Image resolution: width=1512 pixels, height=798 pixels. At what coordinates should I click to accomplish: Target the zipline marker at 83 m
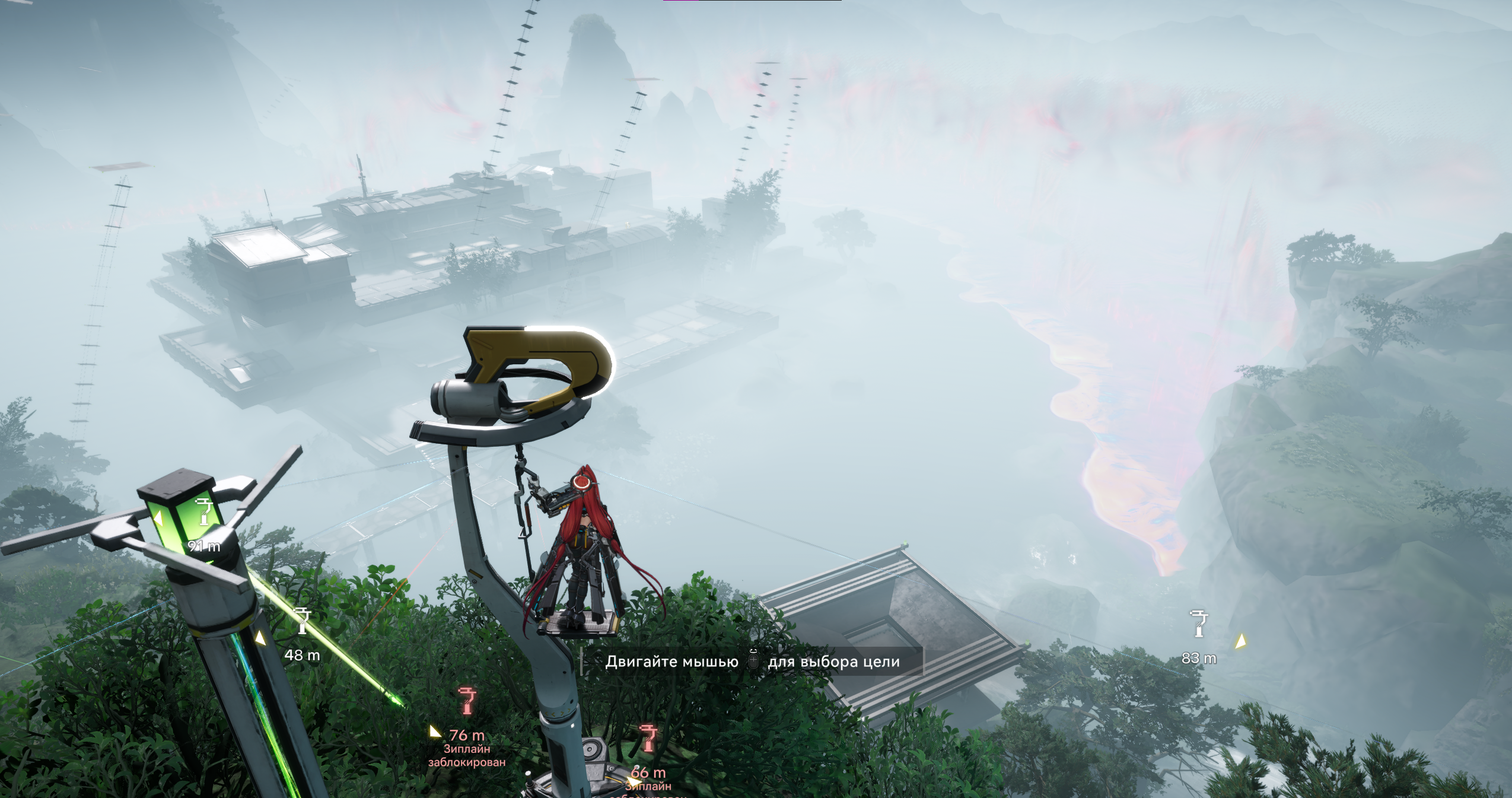1199,624
